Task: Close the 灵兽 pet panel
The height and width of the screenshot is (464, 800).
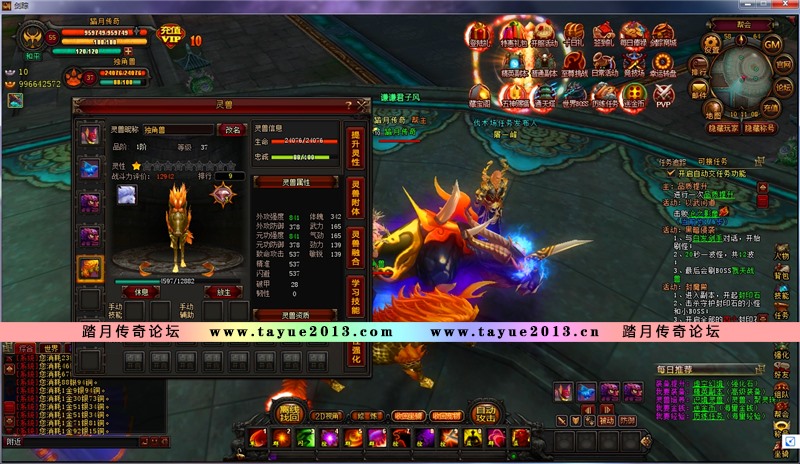Action: [363, 105]
